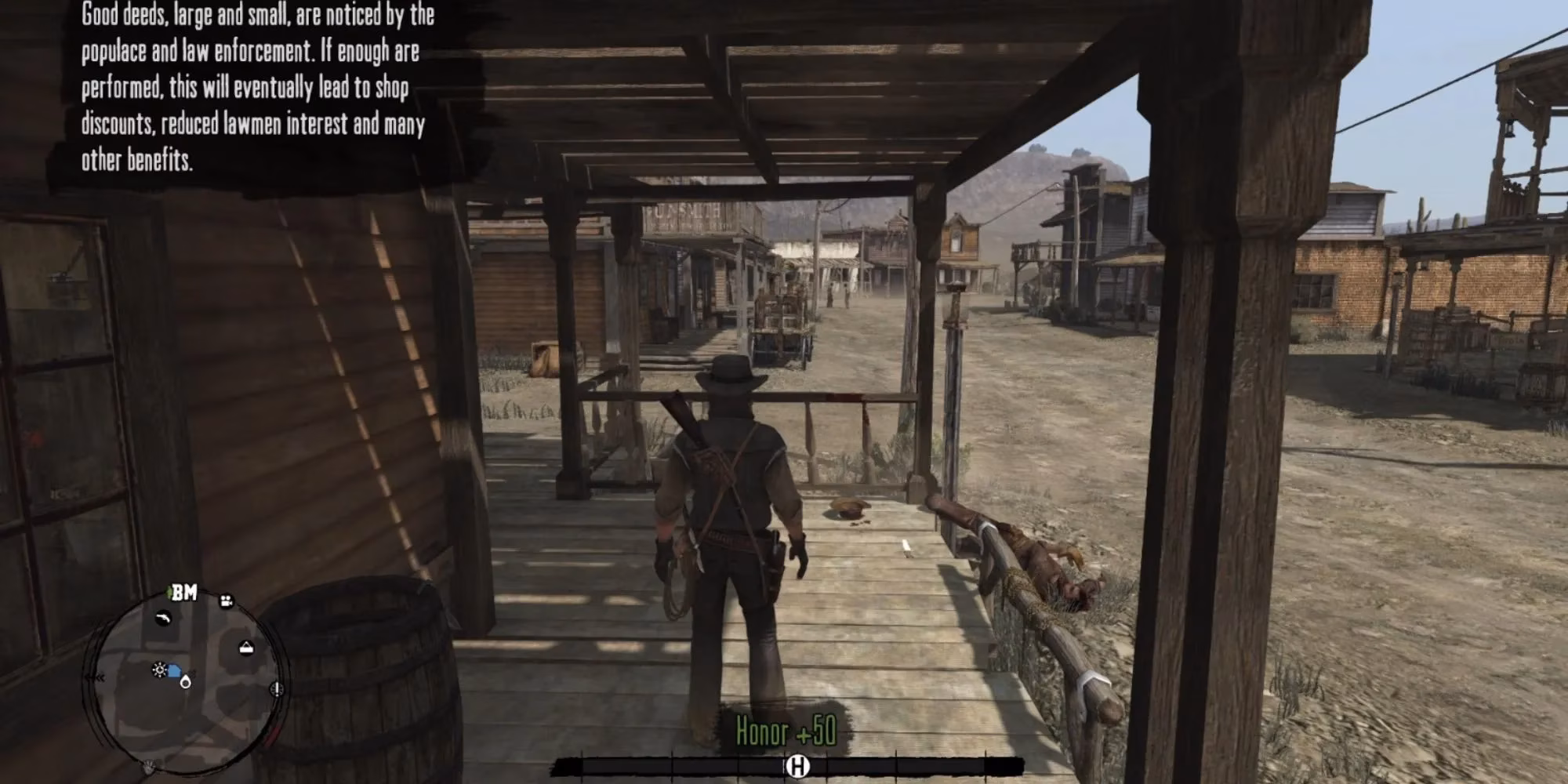Screen dimensions: 1568x784
Task: Expand the minimap using the double-chevron arrows
Action: 98,677
